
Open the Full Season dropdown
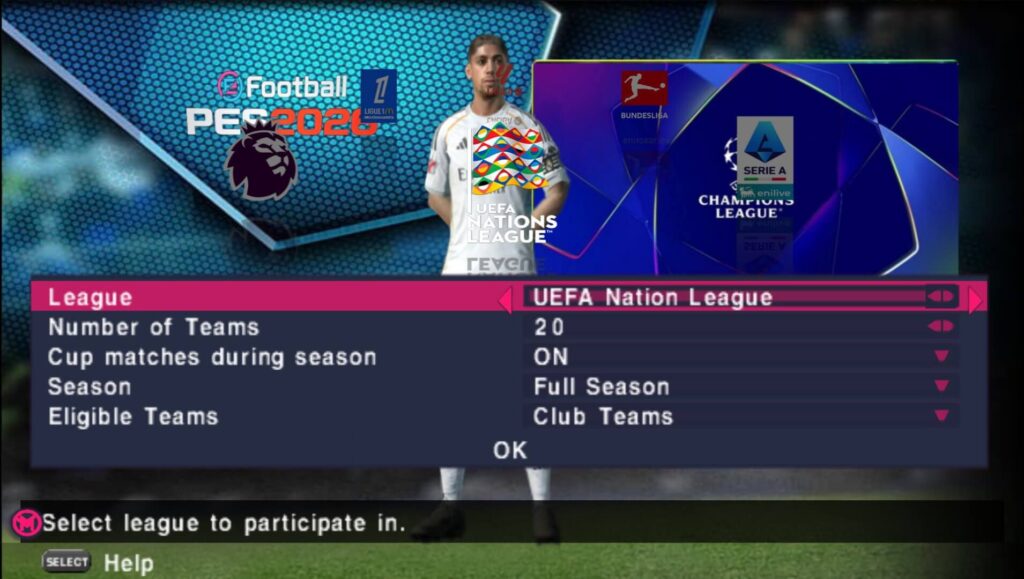[x=941, y=387]
